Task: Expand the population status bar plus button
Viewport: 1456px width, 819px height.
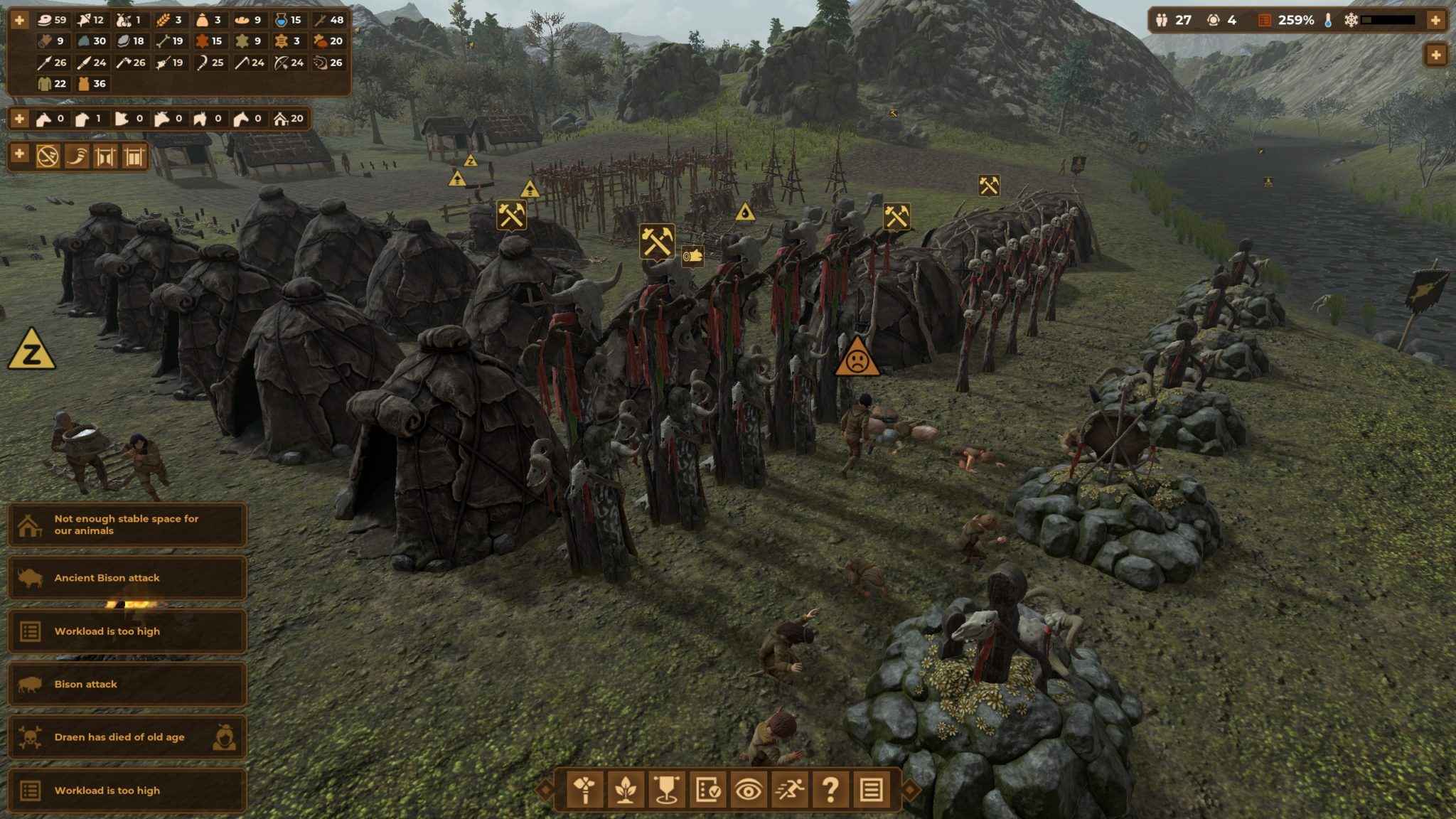Action: click(1435, 20)
